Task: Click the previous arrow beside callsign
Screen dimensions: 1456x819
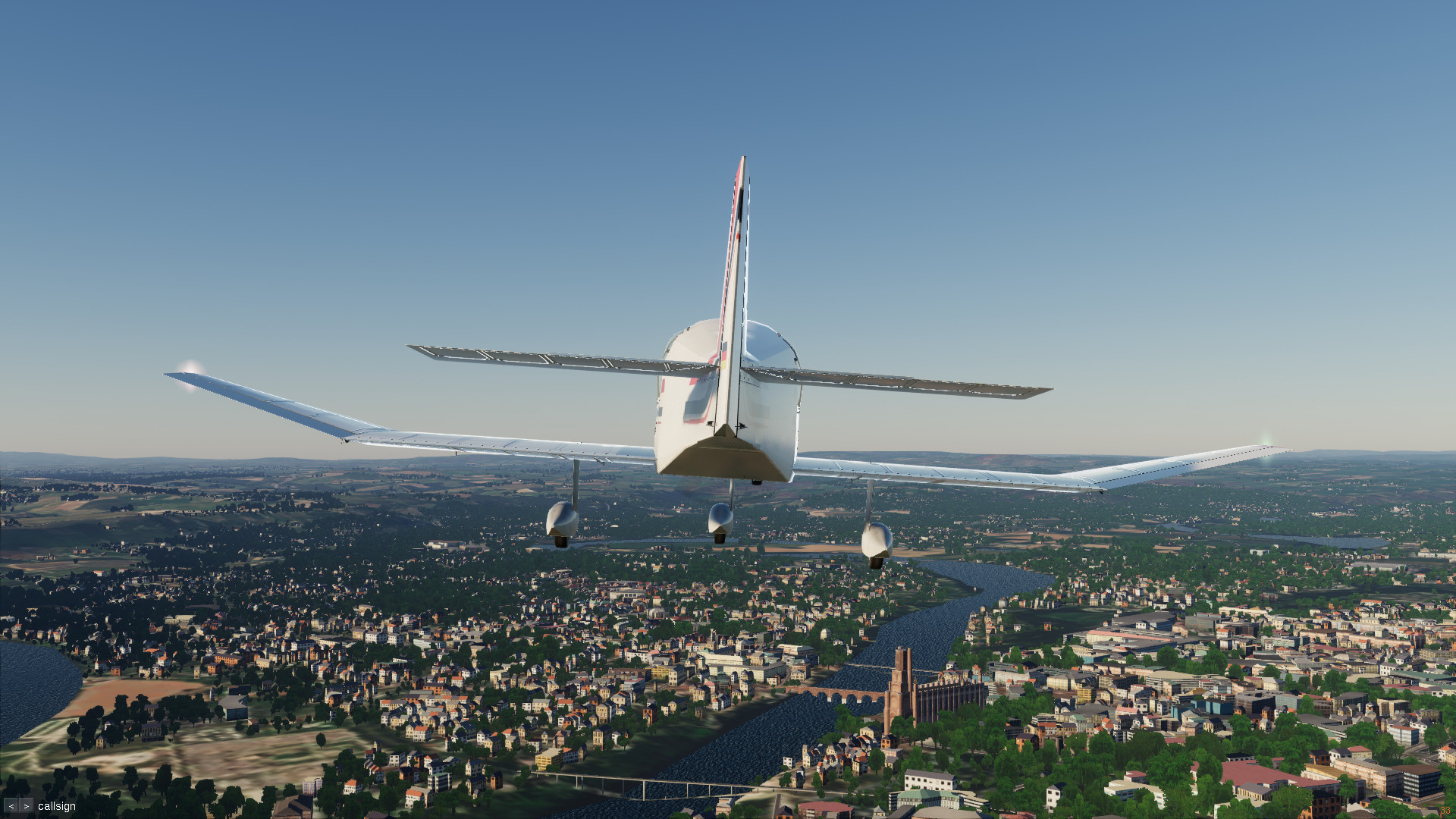Action: pos(11,806)
